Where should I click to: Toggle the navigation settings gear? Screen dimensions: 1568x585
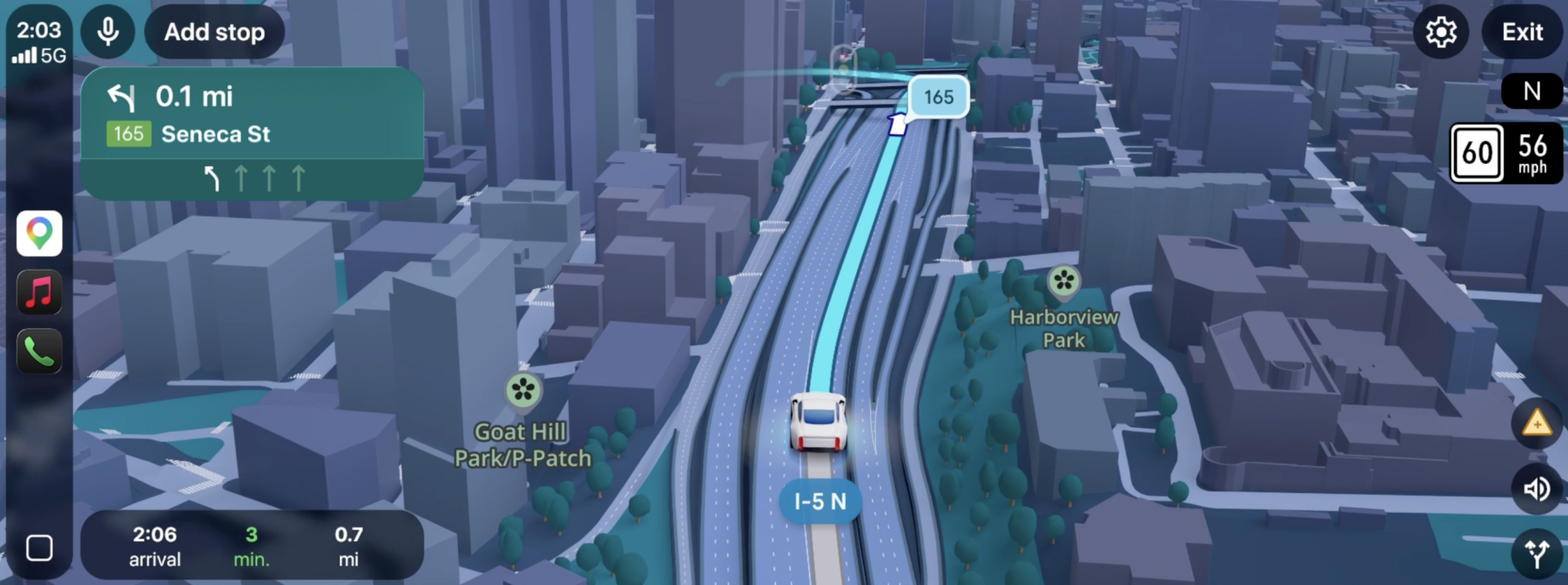coord(1441,32)
